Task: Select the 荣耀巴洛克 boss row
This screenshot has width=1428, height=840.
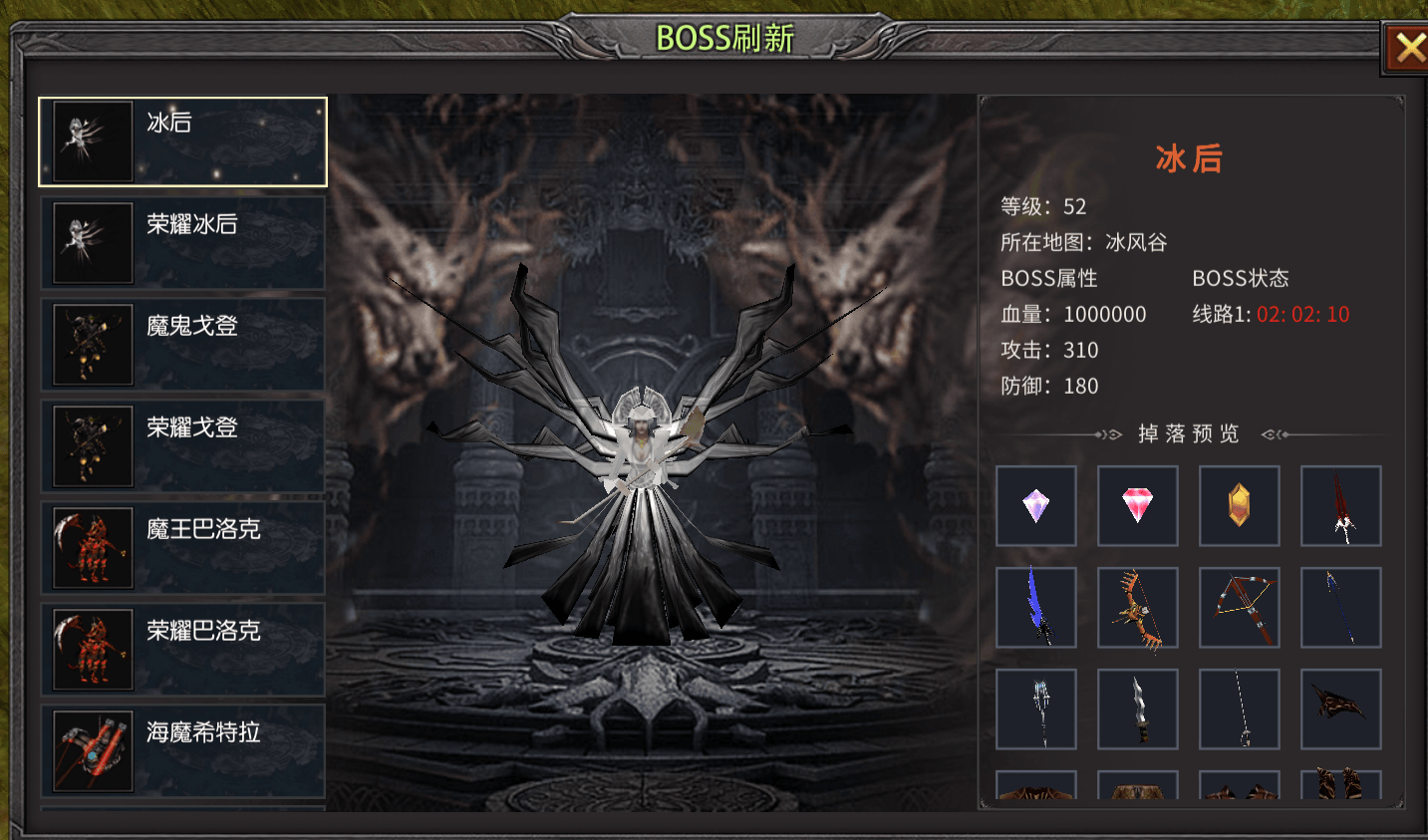Action: (x=183, y=650)
